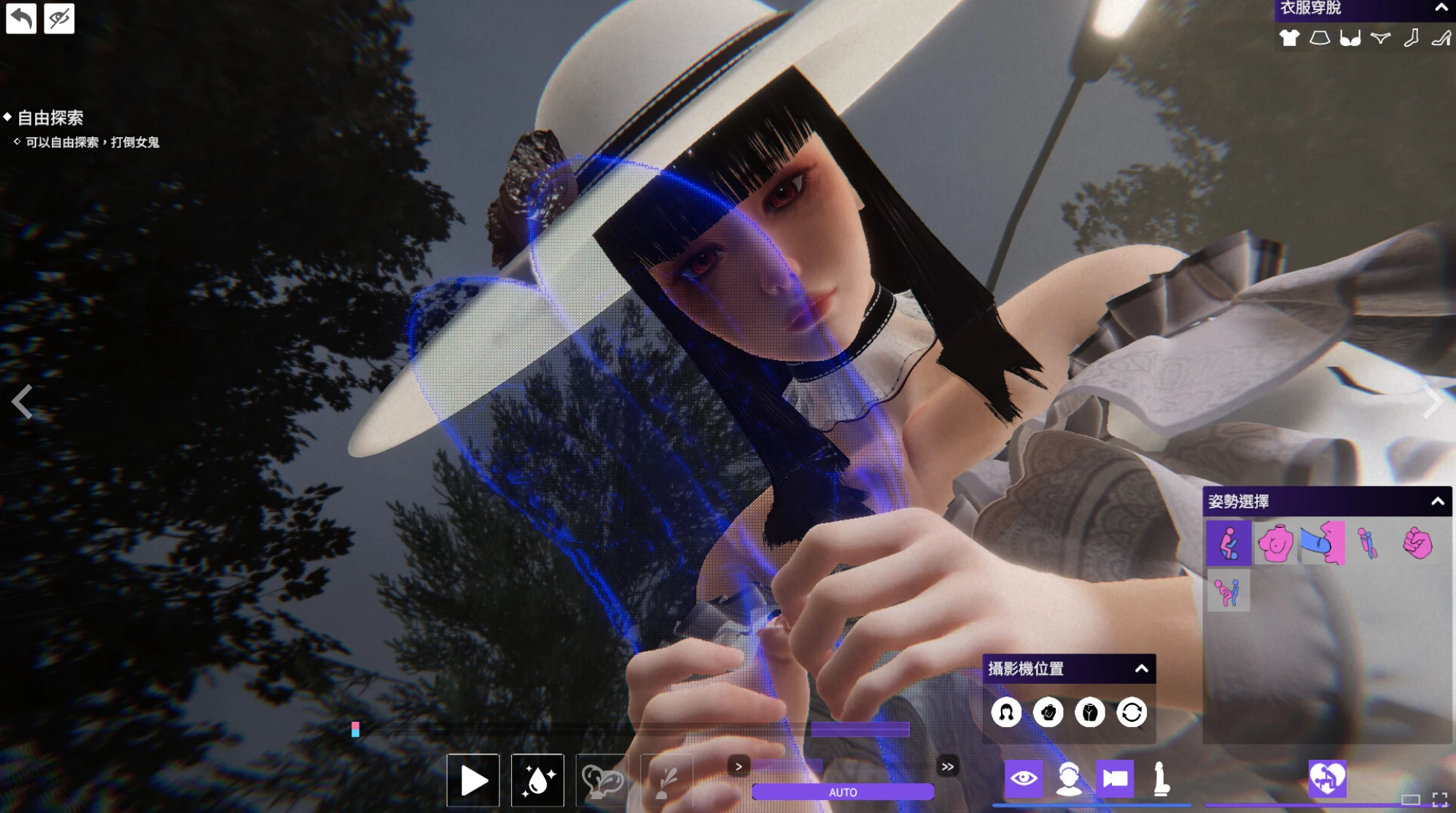Collapse the 攝影機位置 panel
This screenshot has width=1456, height=813.
point(1142,668)
